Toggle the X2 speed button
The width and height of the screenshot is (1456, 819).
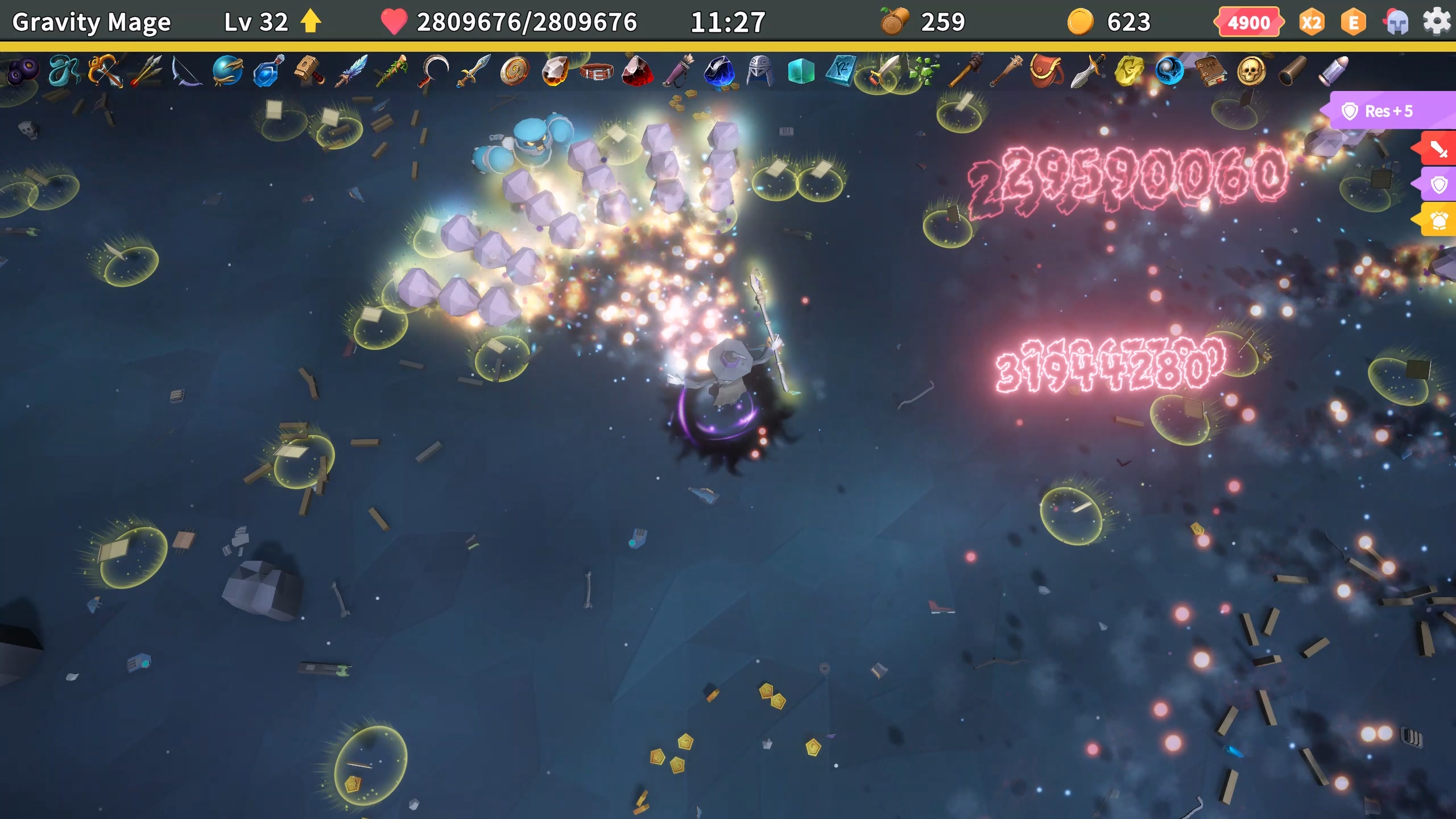[x=1311, y=23]
